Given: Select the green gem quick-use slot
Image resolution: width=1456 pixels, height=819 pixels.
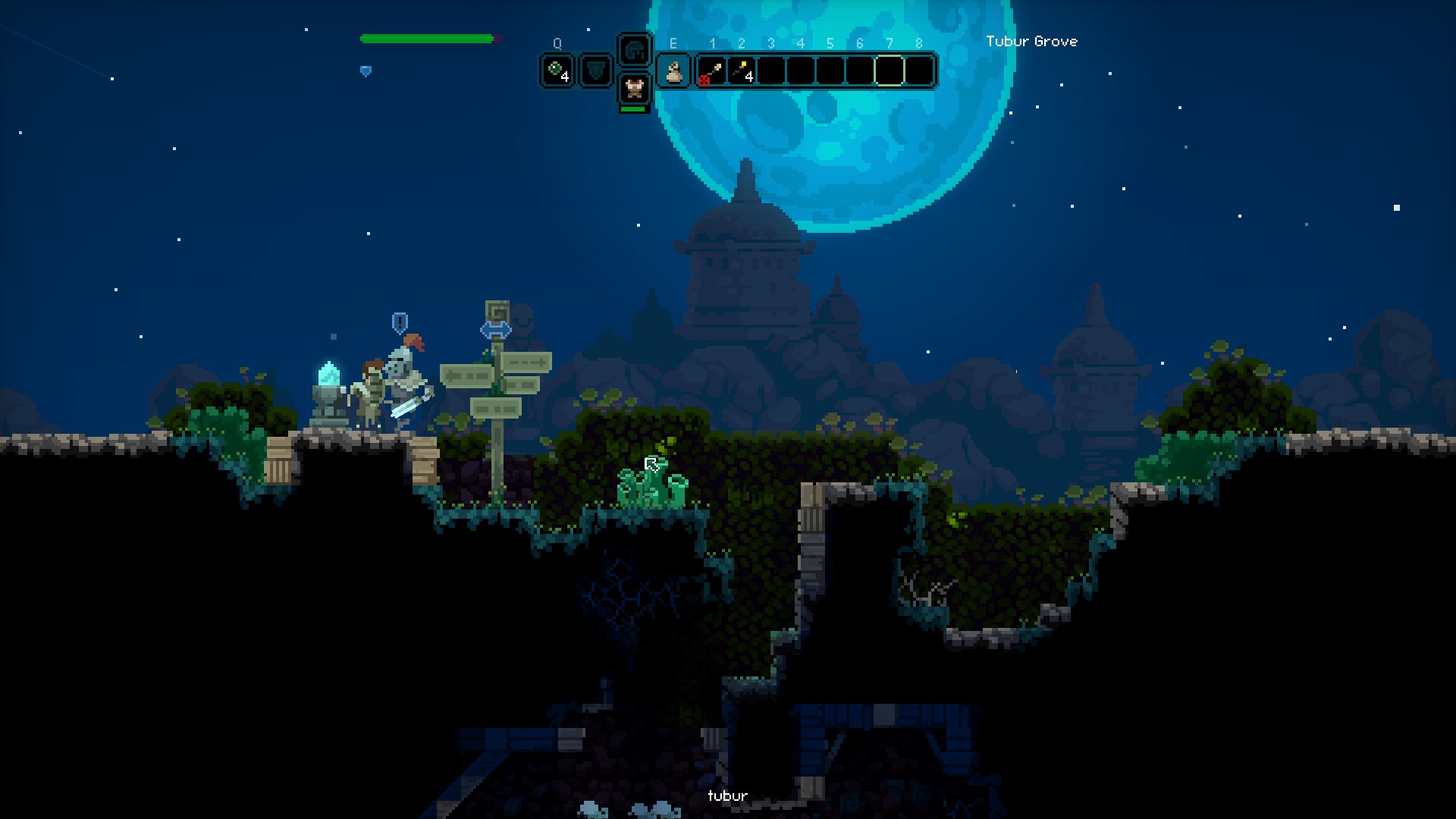Looking at the screenshot, I should (557, 71).
